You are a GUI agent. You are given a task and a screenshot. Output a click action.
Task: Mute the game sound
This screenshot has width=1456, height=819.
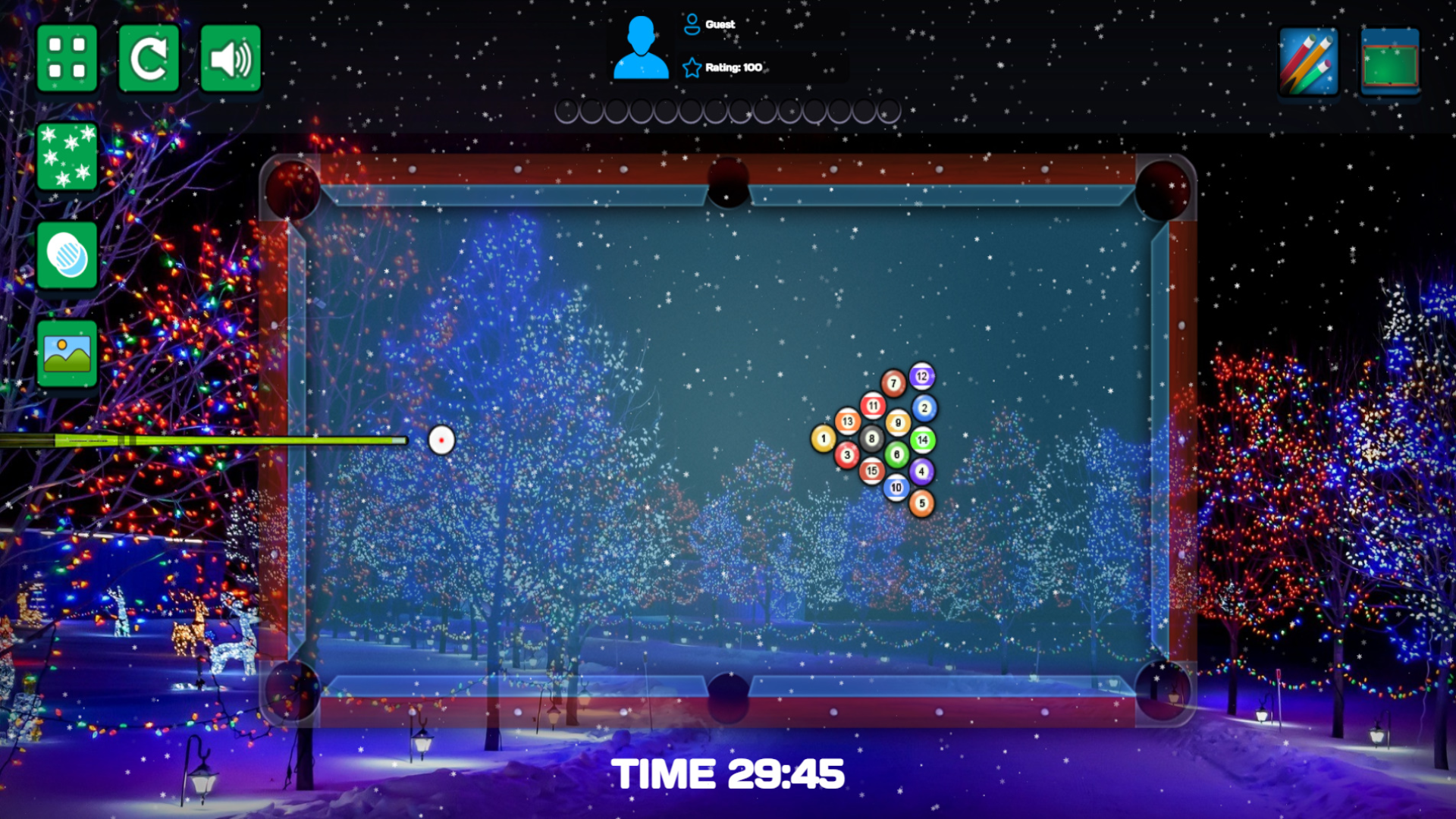point(231,56)
